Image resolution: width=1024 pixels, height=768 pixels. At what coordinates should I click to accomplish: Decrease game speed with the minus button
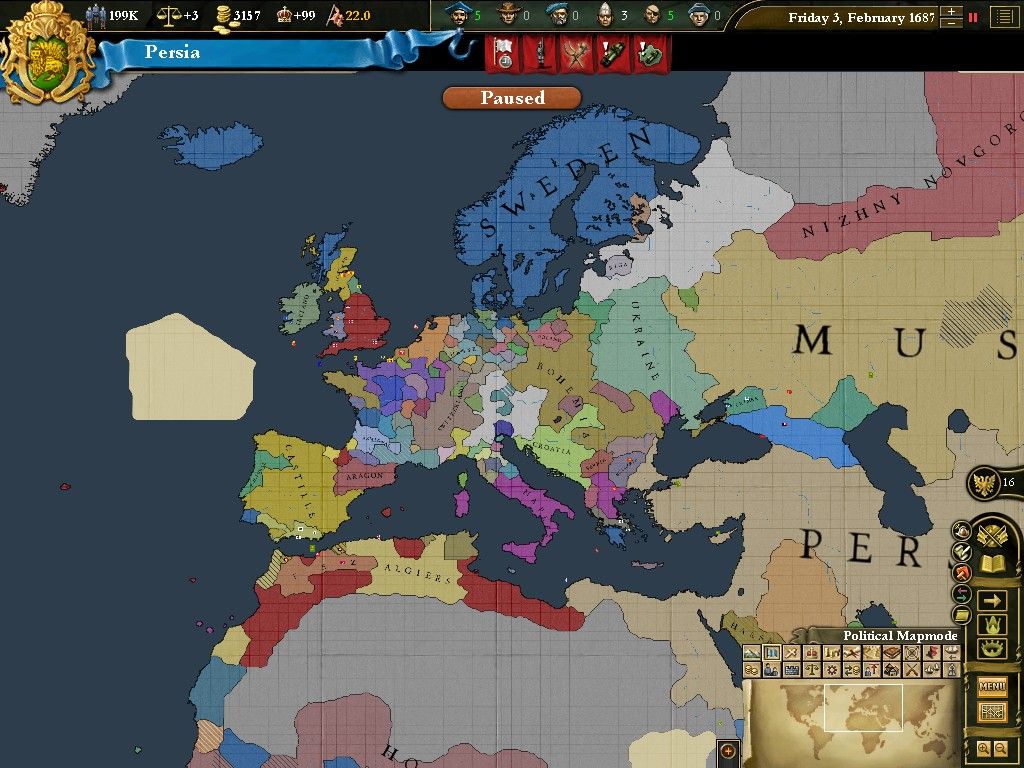951,23
